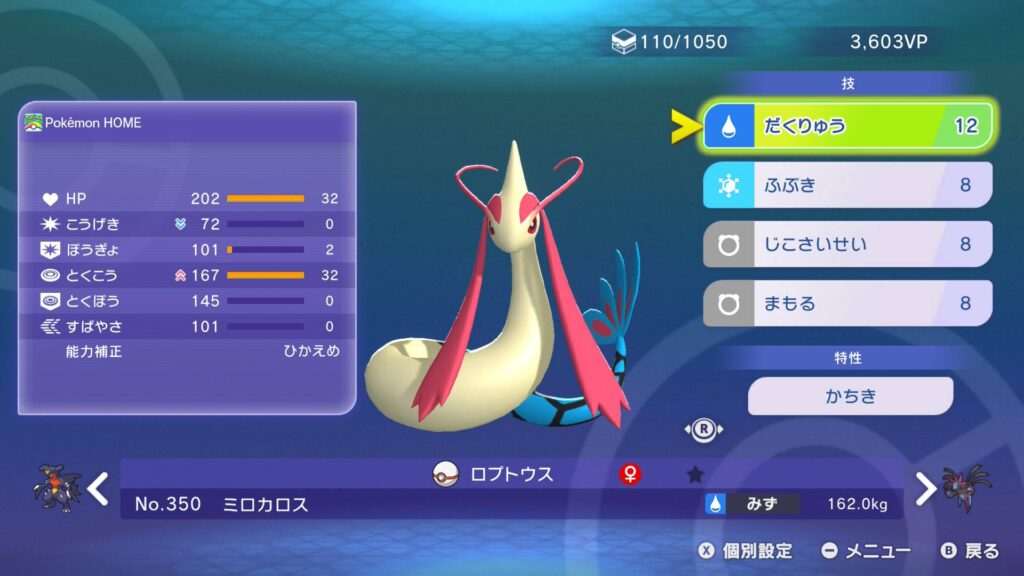This screenshot has height=576, width=1024.
Task: Choose the ふぶき move entry
Action: pos(847,185)
